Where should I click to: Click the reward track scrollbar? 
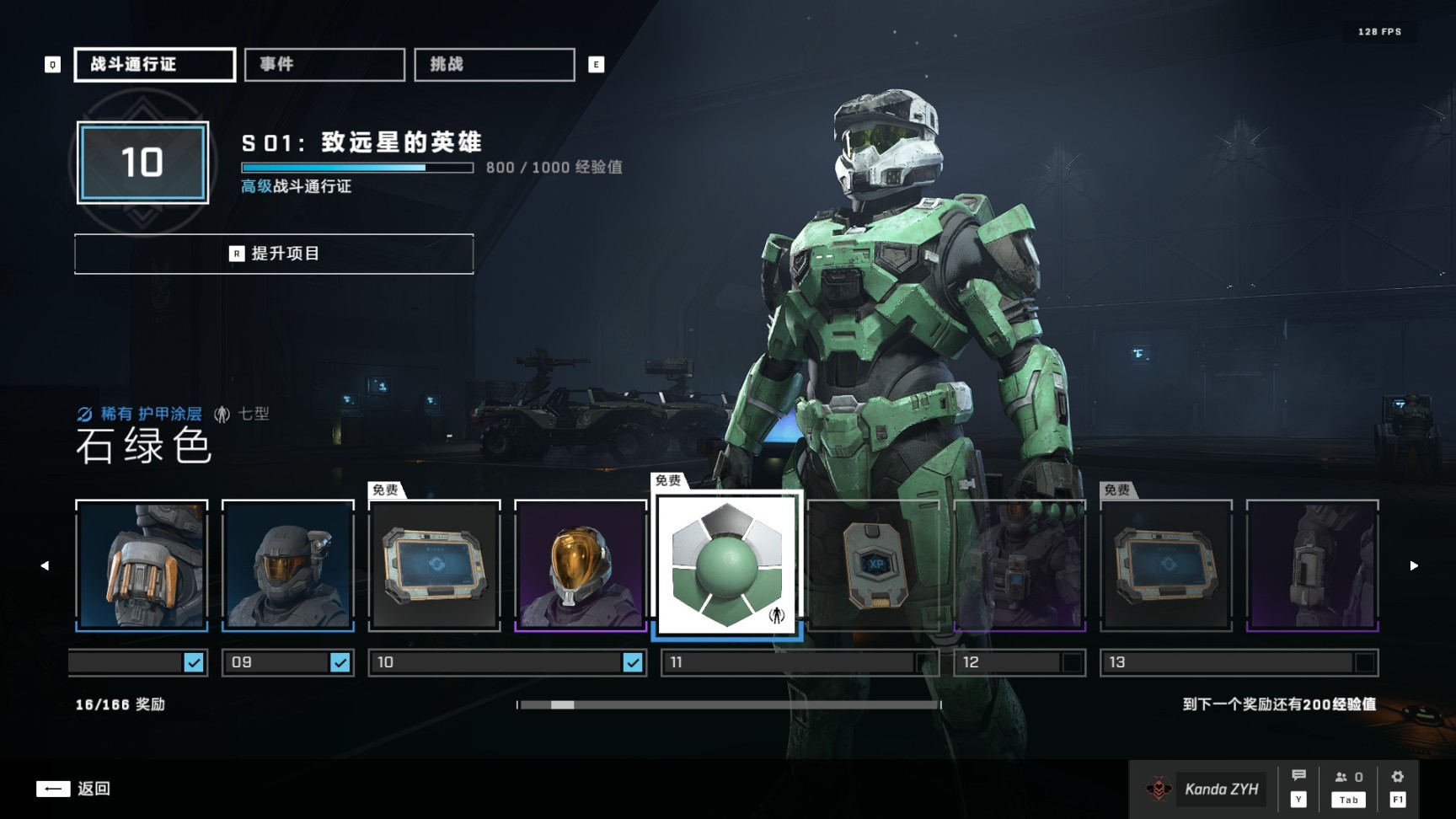pos(730,704)
